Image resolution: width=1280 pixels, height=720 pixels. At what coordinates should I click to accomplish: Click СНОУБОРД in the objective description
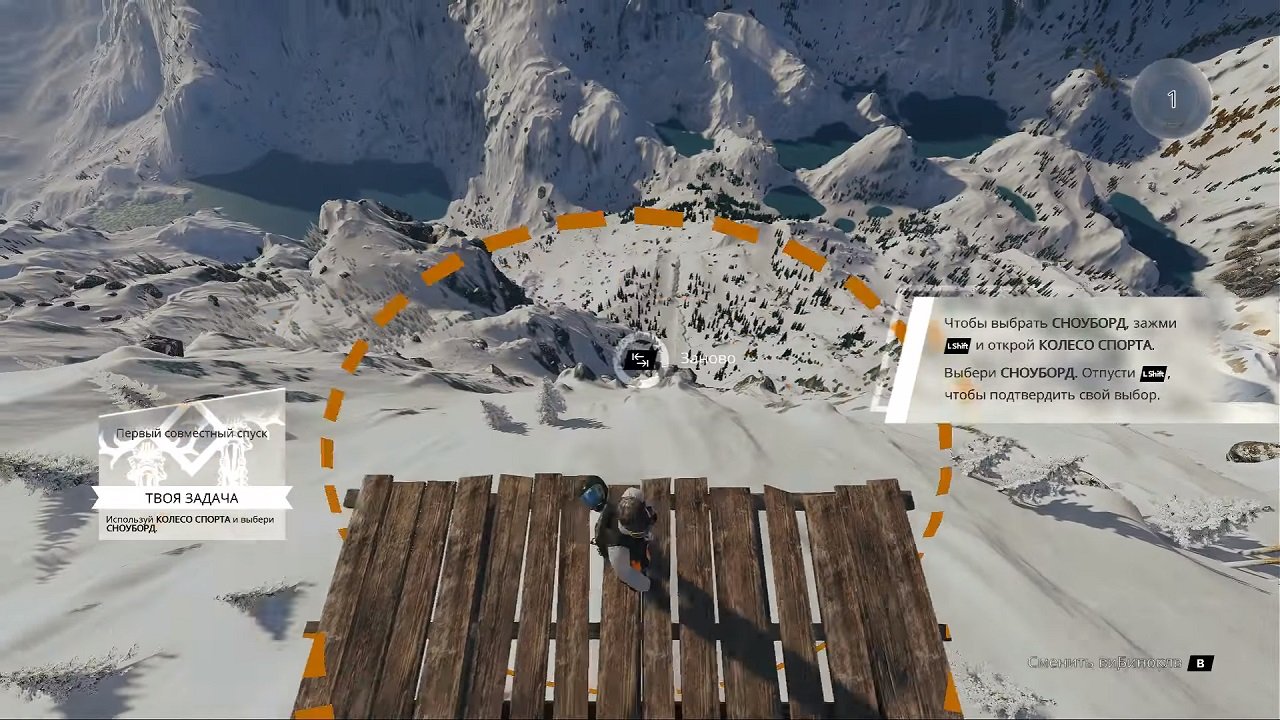pos(131,528)
